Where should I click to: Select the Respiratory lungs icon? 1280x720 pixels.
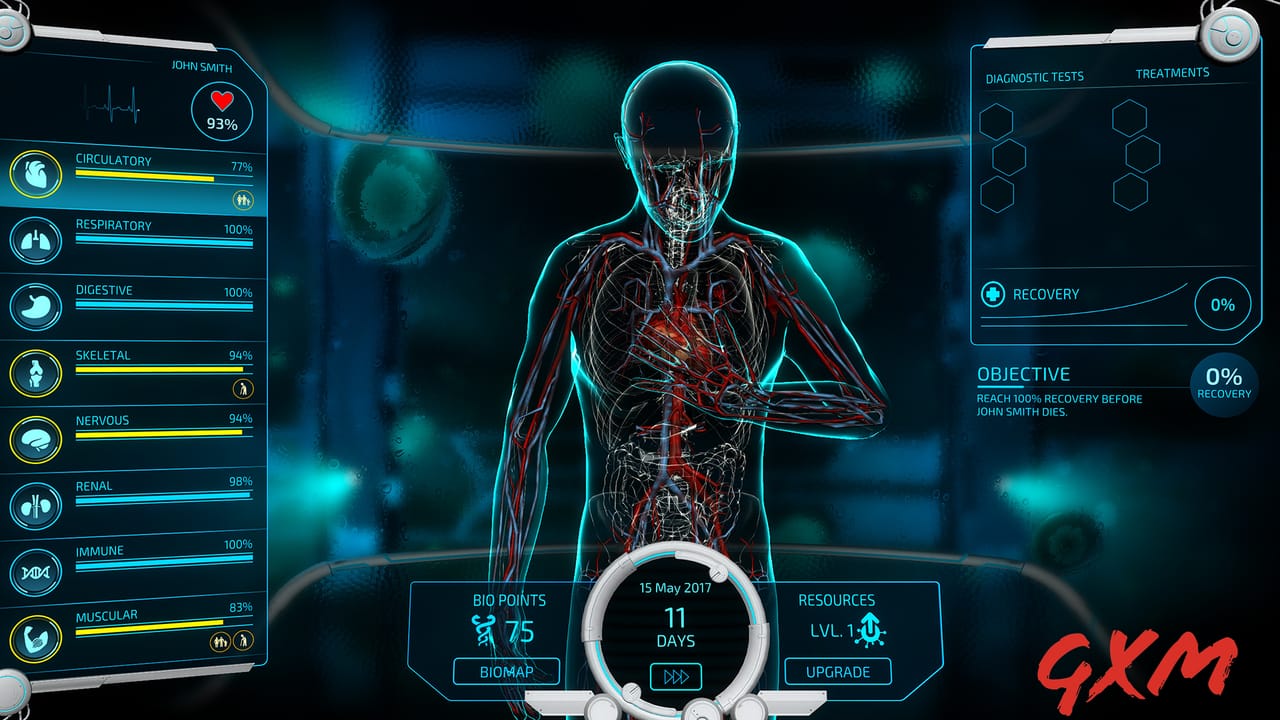(34, 237)
